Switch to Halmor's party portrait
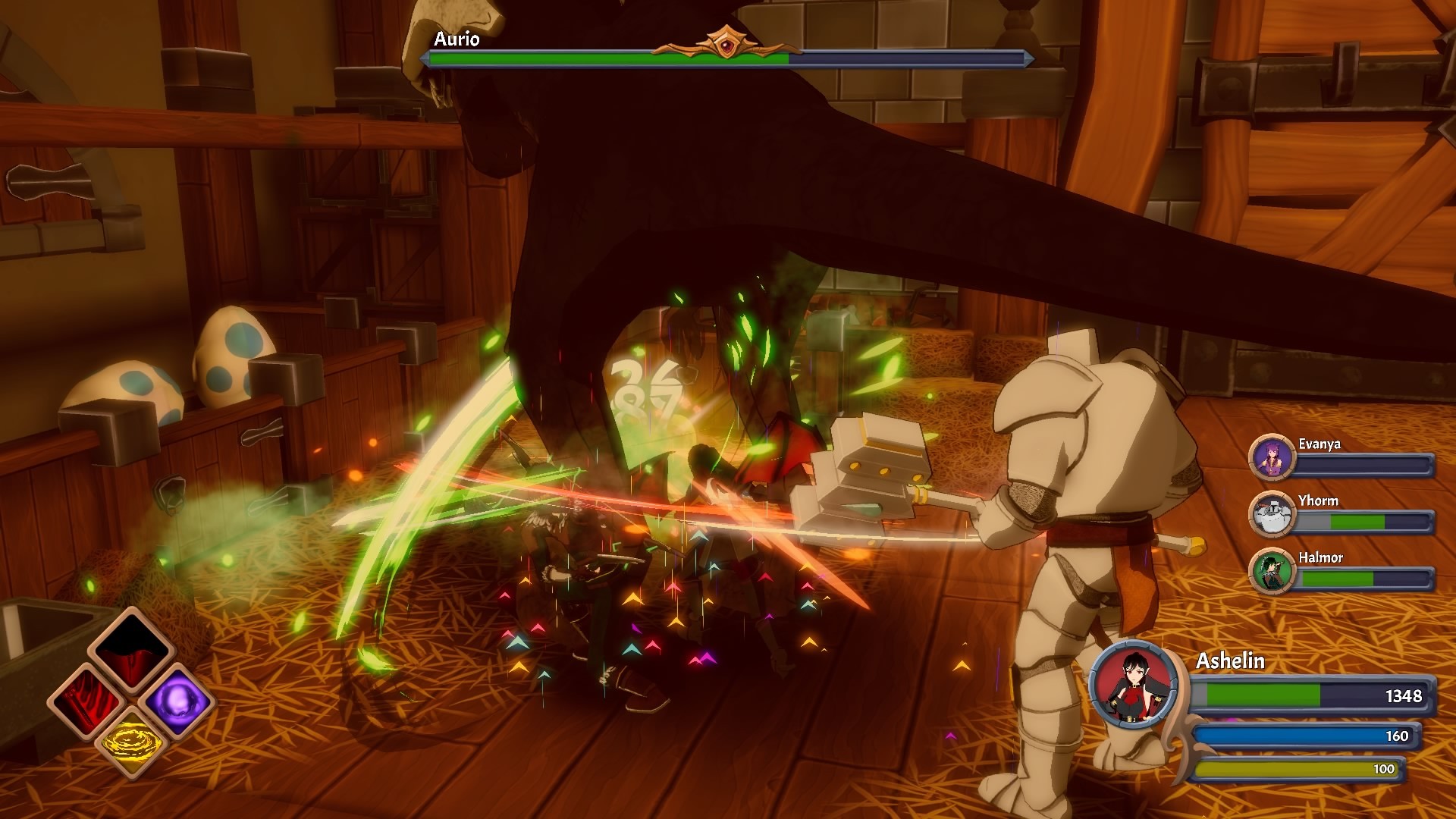Viewport: 1456px width, 819px height. tap(1272, 571)
